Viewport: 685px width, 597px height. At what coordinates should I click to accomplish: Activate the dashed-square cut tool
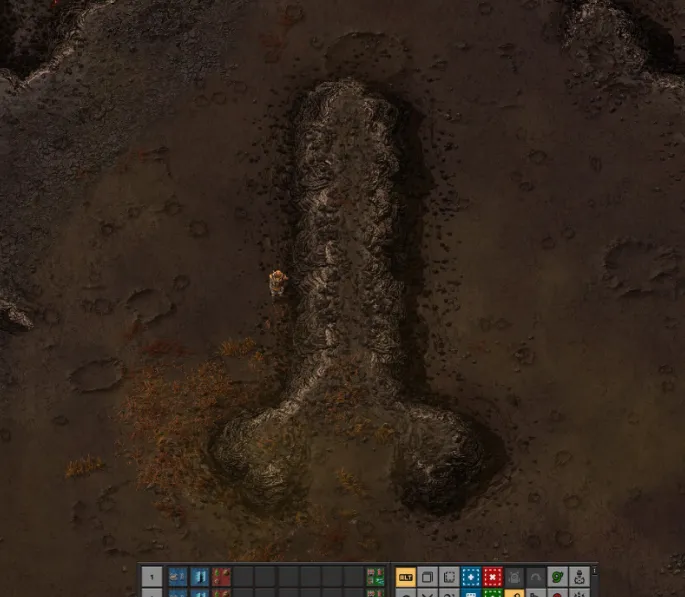(449, 577)
